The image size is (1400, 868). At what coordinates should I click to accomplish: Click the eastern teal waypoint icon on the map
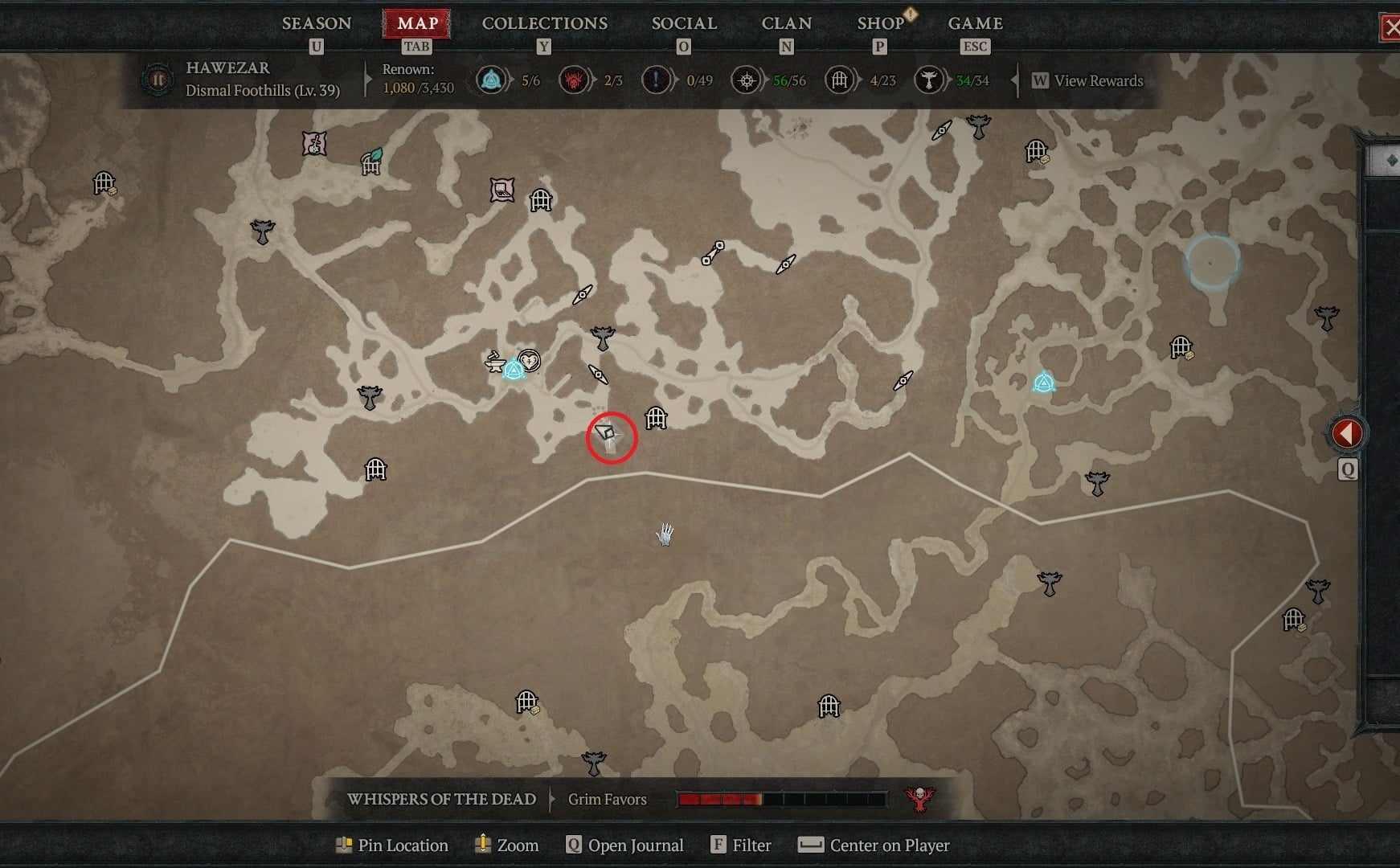(1042, 384)
